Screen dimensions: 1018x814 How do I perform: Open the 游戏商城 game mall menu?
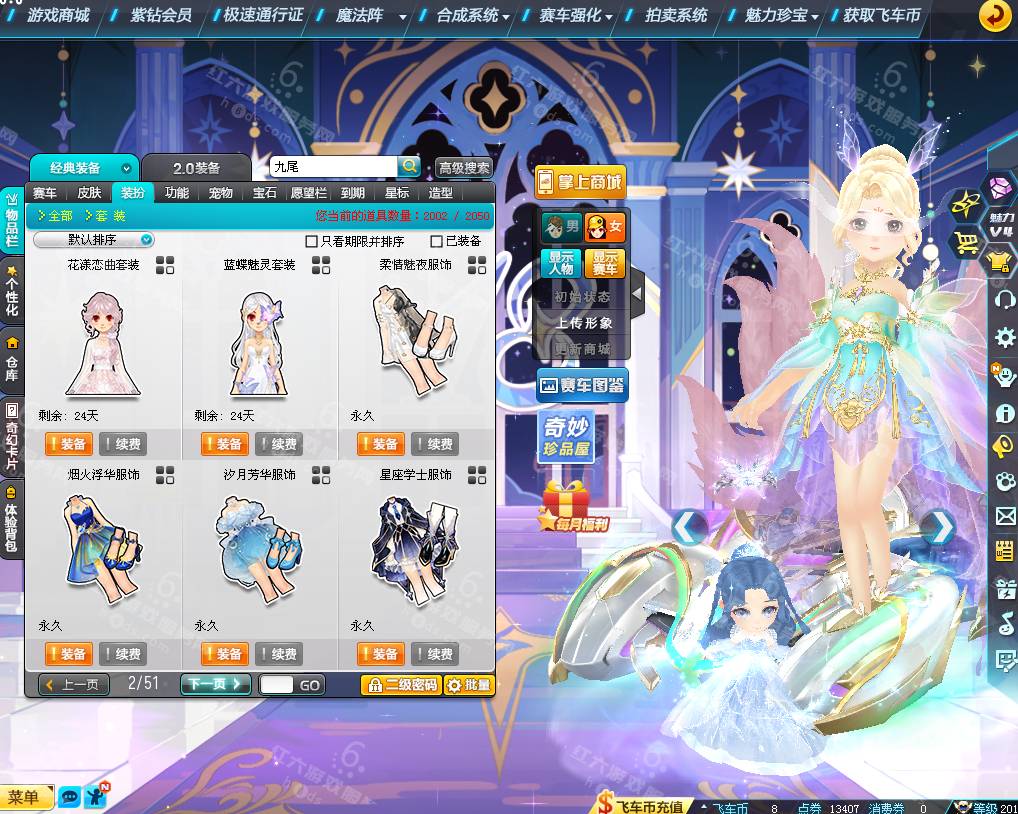58,15
